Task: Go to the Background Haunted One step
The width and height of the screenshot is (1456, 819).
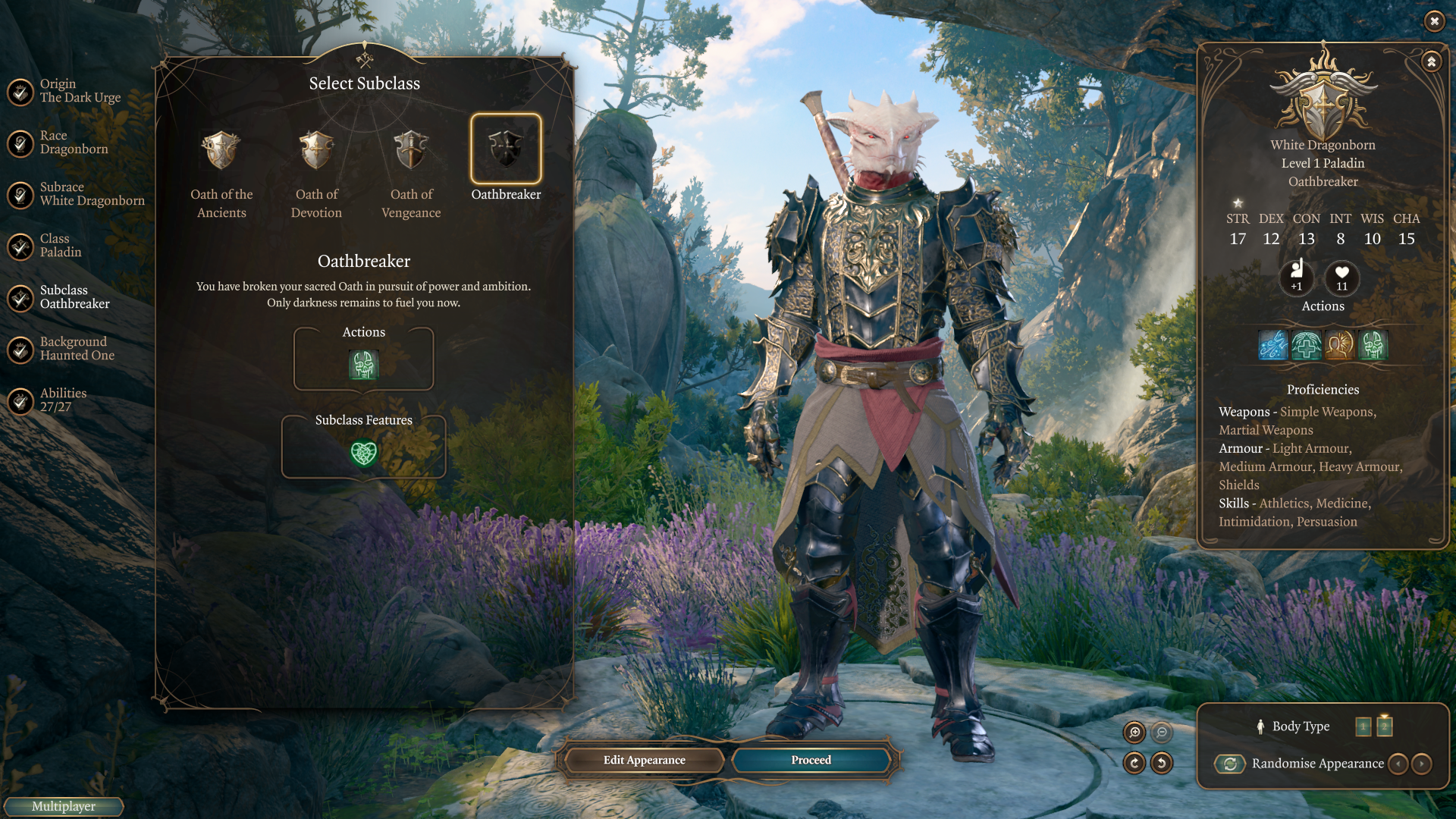Action: click(76, 348)
